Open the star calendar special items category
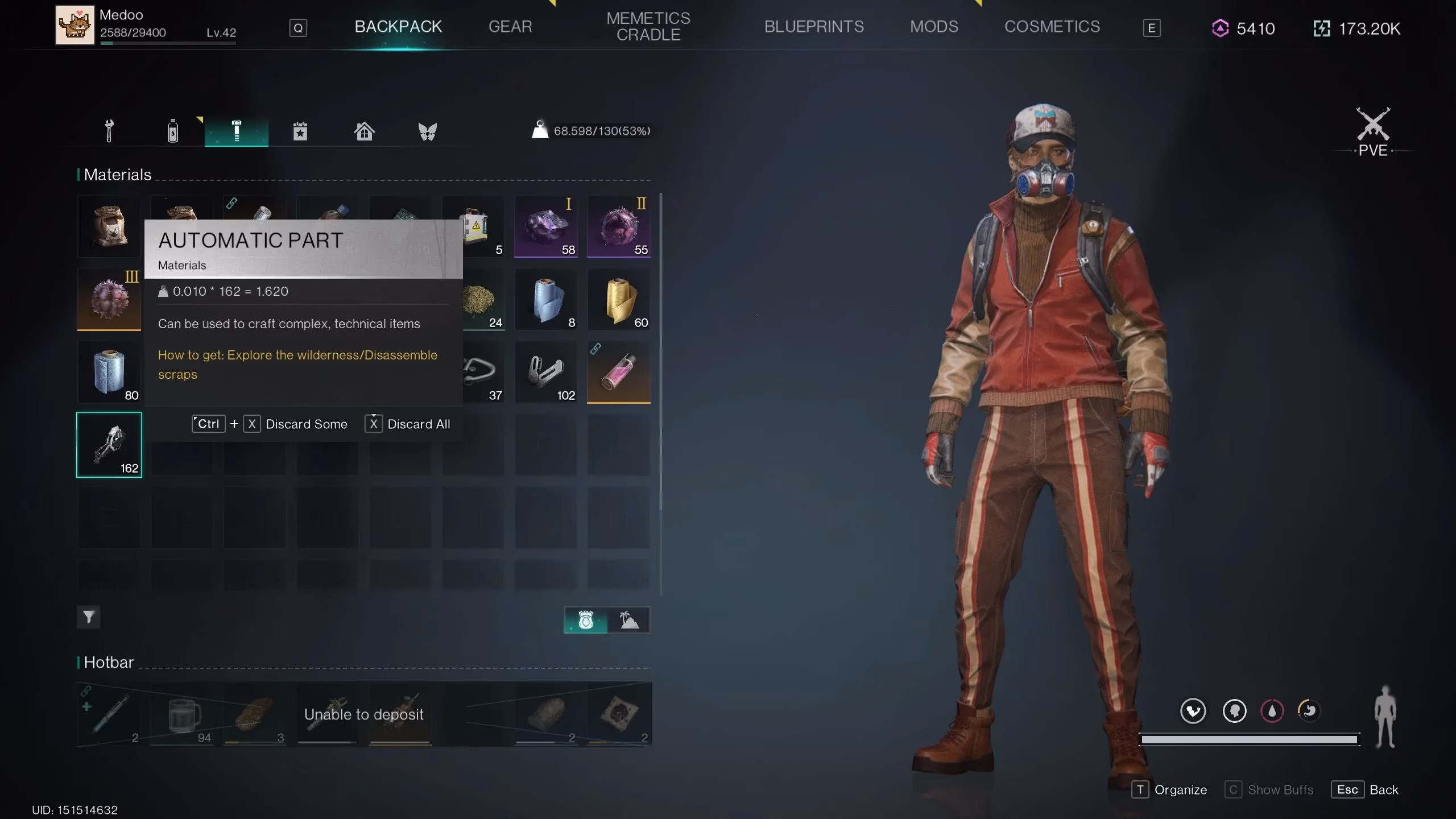The width and height of the screenshot is (1456, 819). (300, 130)
